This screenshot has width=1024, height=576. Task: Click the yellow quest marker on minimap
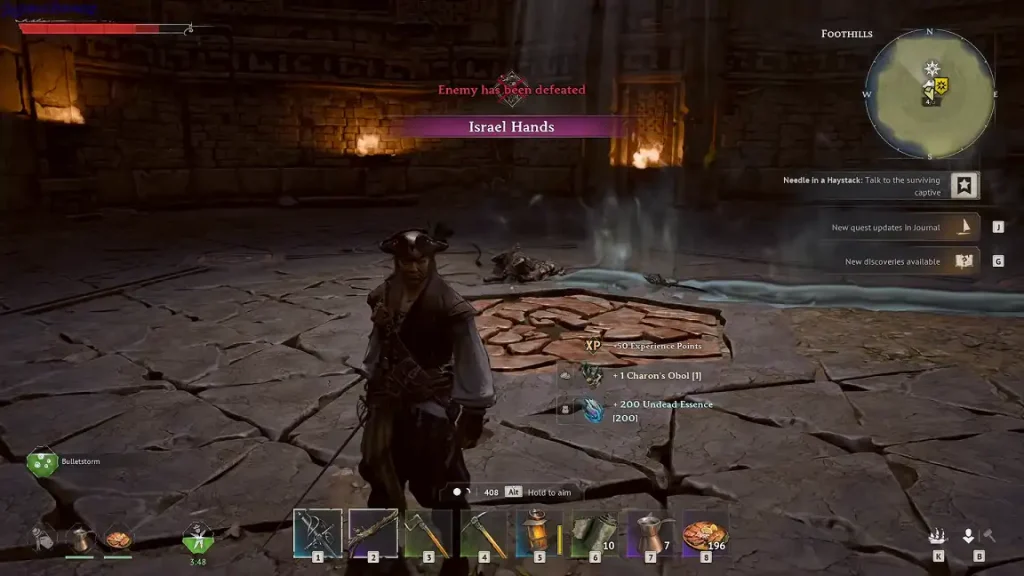[x=940, y=86]
